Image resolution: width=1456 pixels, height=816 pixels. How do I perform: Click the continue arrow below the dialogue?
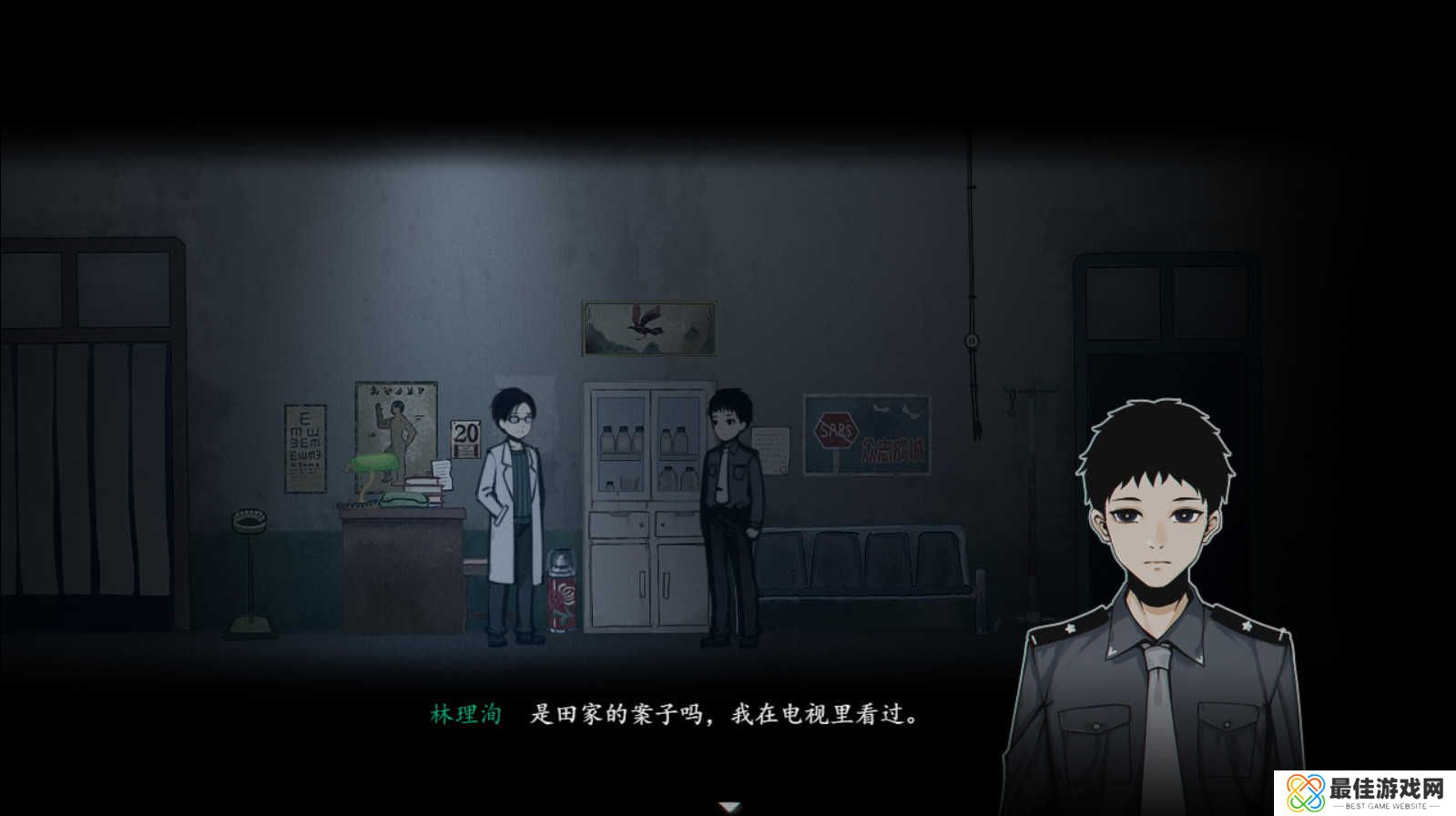tap(728, 806)
